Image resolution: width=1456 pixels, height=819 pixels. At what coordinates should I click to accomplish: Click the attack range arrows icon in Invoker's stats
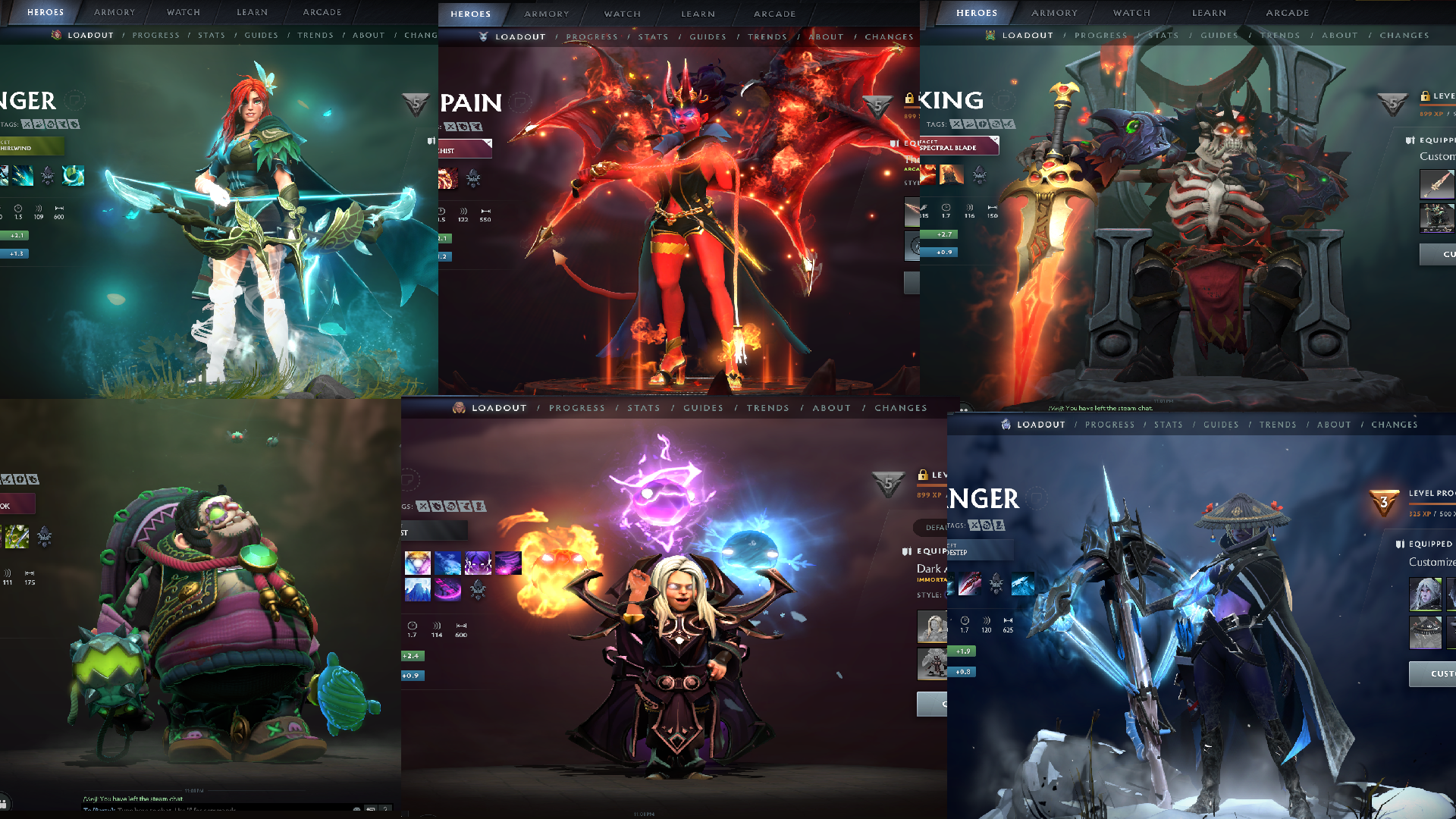462,626
